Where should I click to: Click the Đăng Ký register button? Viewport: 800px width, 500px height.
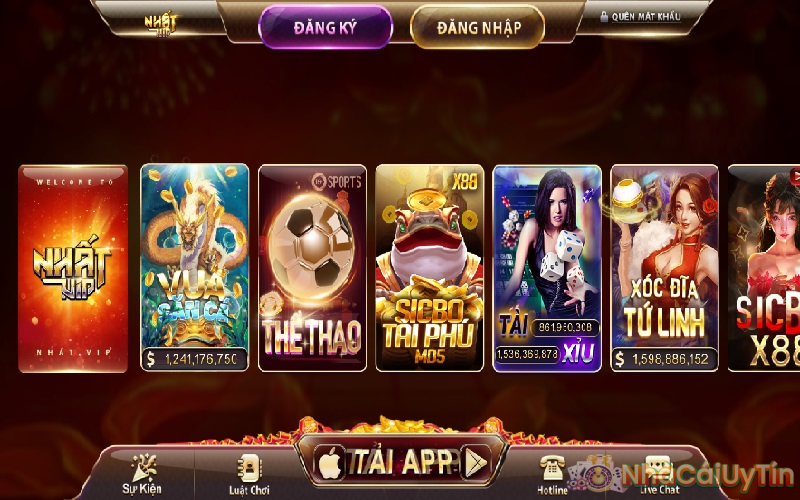325,27
